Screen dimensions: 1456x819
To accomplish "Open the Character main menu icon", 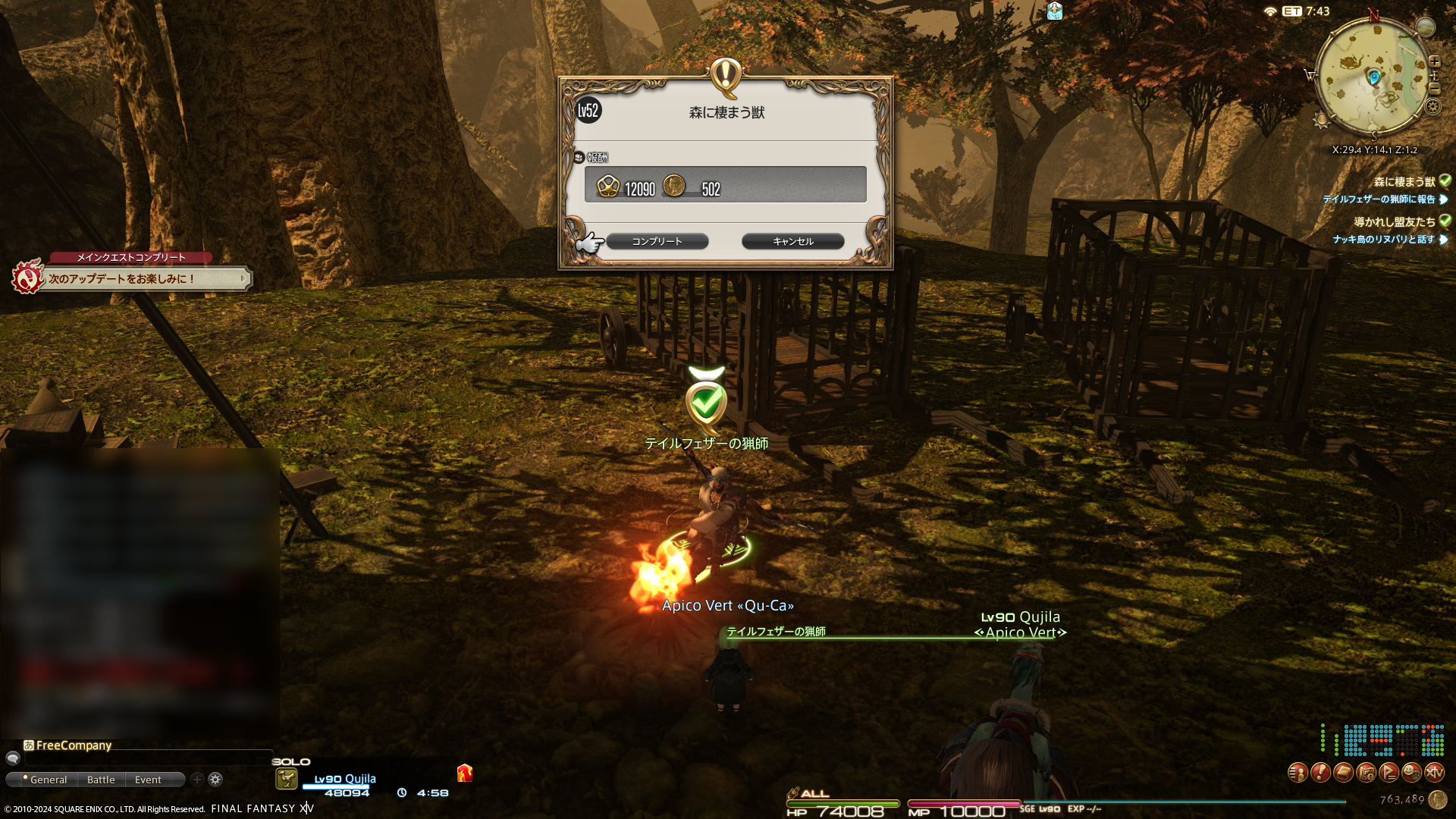I will pyautogui.click(x=1298, y=773).
